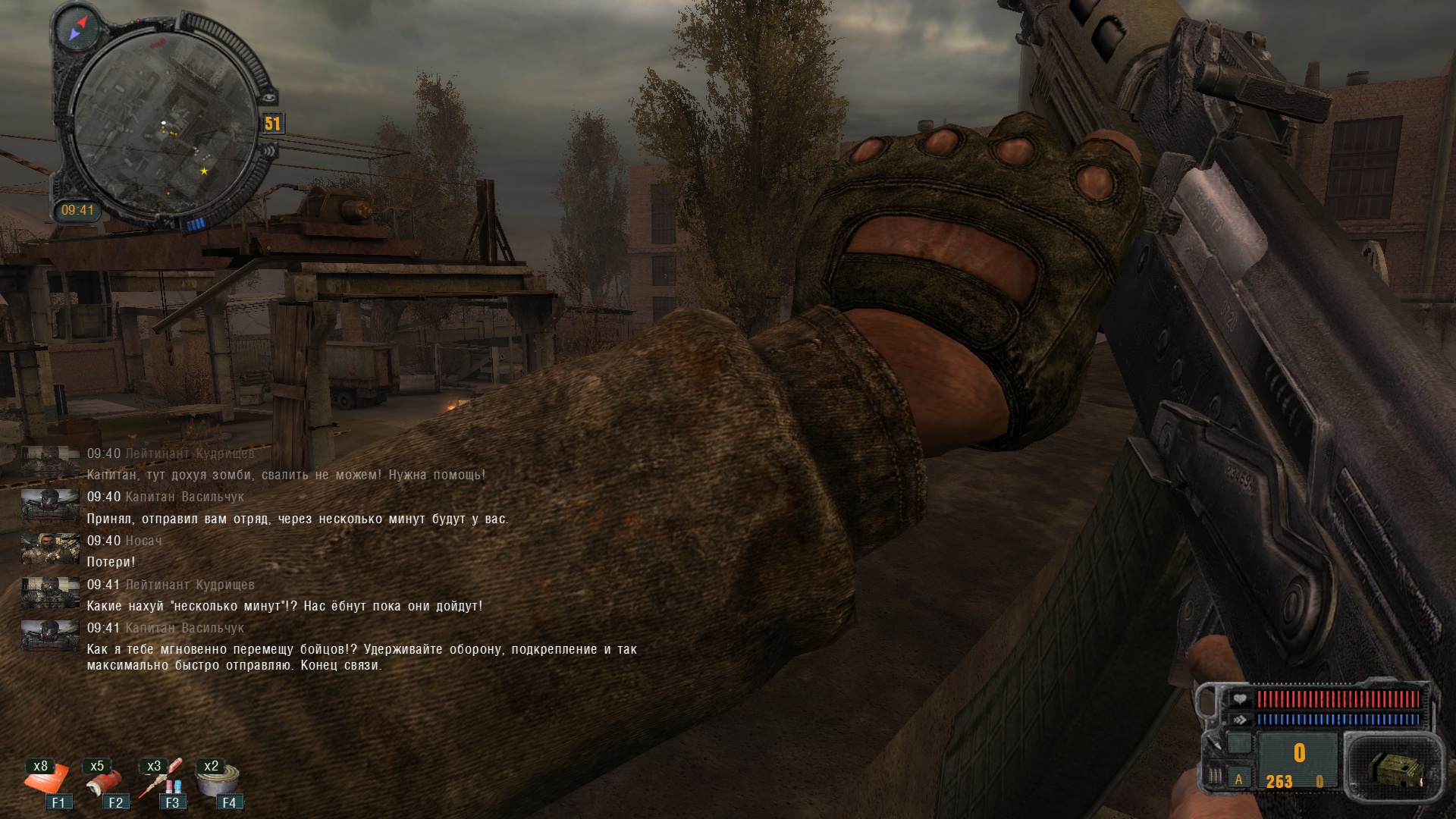
Task: Click the ammo counter showing 263
Action: (x=1280, y=783)
